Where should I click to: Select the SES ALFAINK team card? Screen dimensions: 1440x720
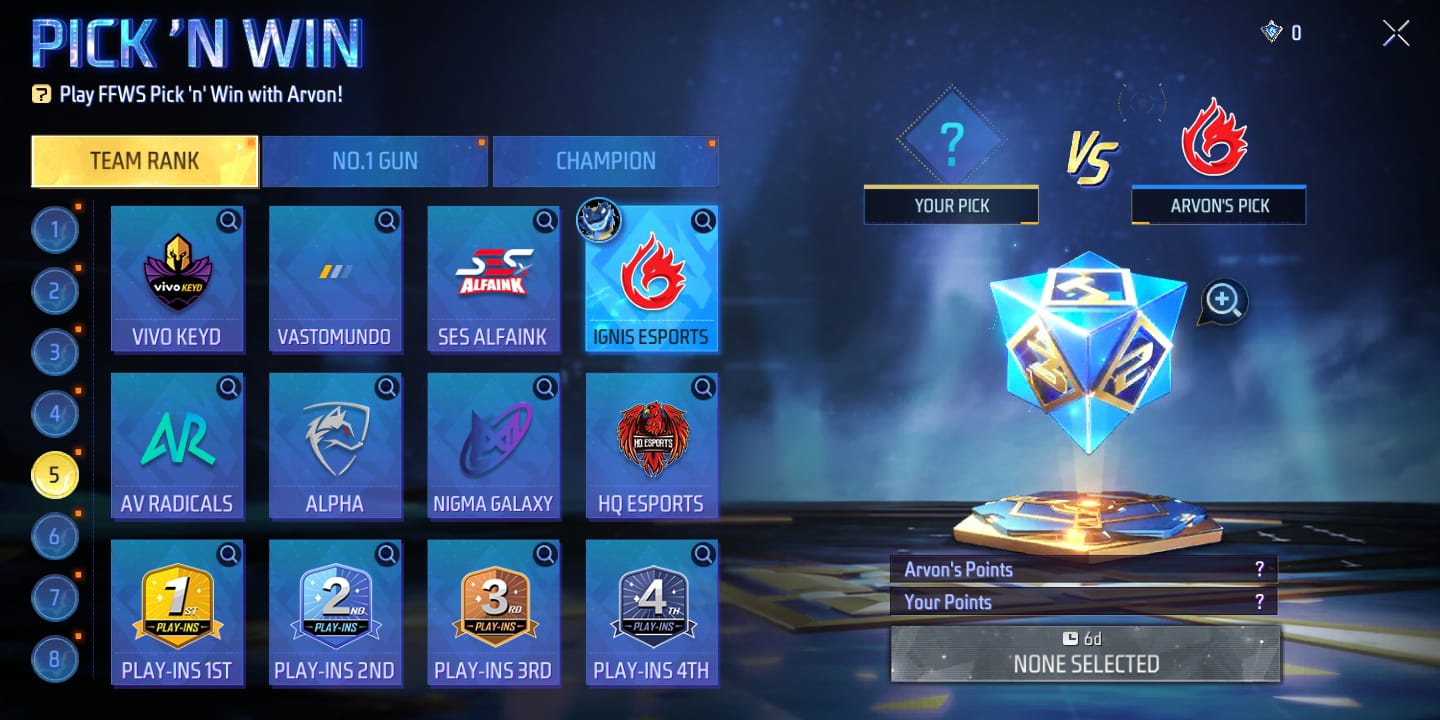(493, 278)
